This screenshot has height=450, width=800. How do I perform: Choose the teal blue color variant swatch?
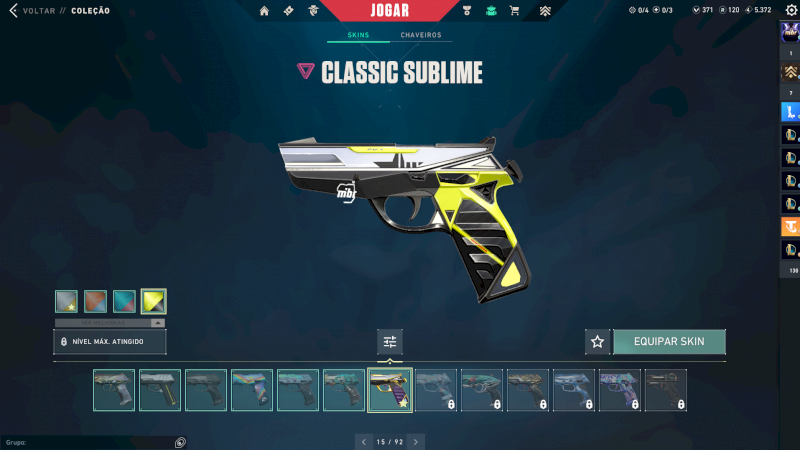[125, 301]
